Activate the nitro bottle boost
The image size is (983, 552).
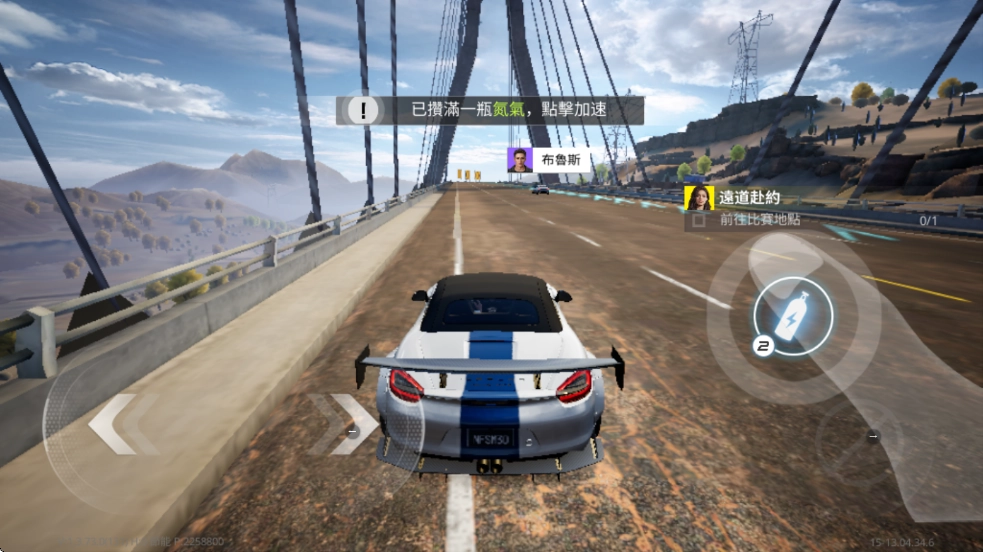pos(792,314)
